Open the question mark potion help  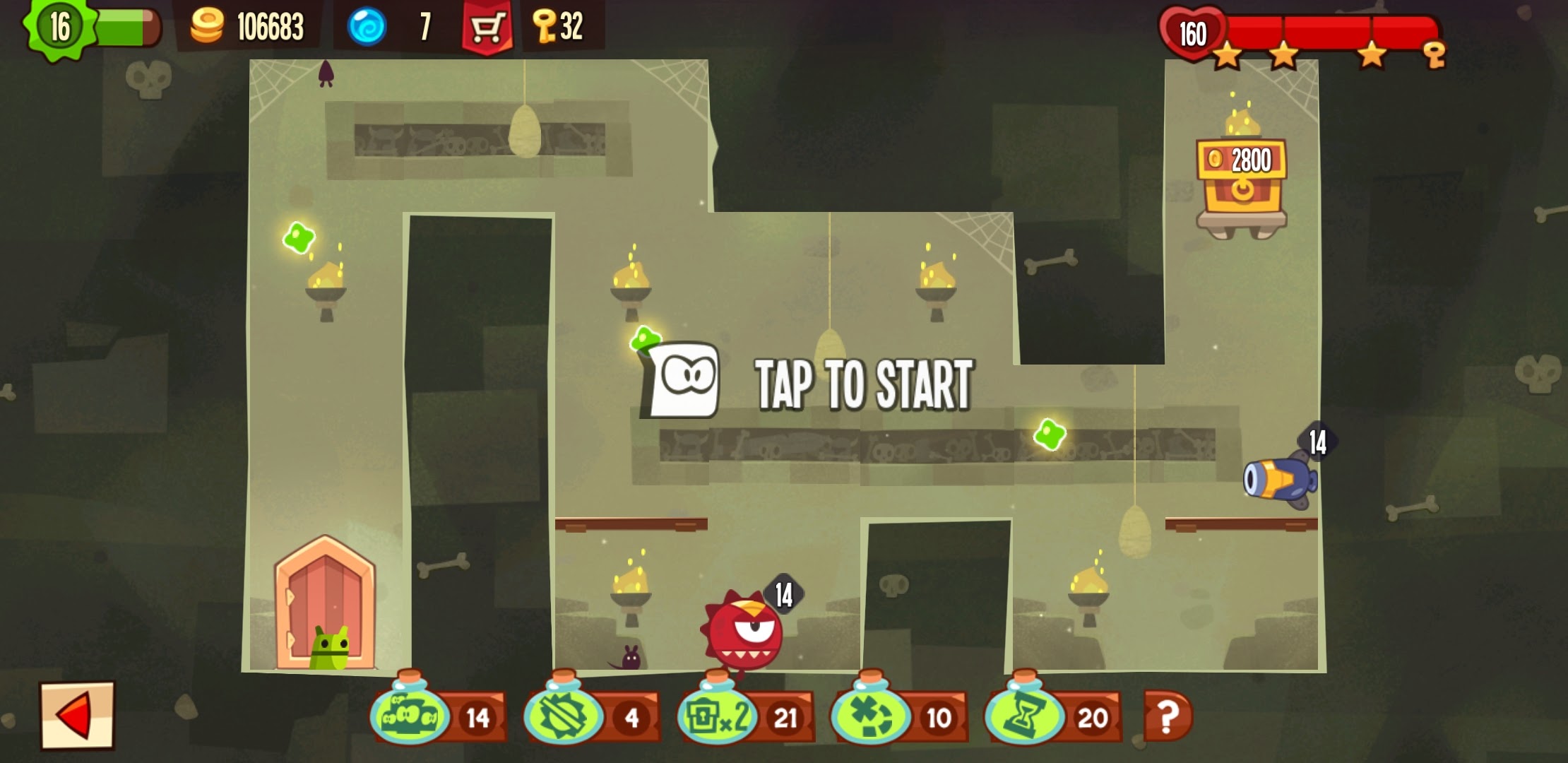(x=1168, y=716)
